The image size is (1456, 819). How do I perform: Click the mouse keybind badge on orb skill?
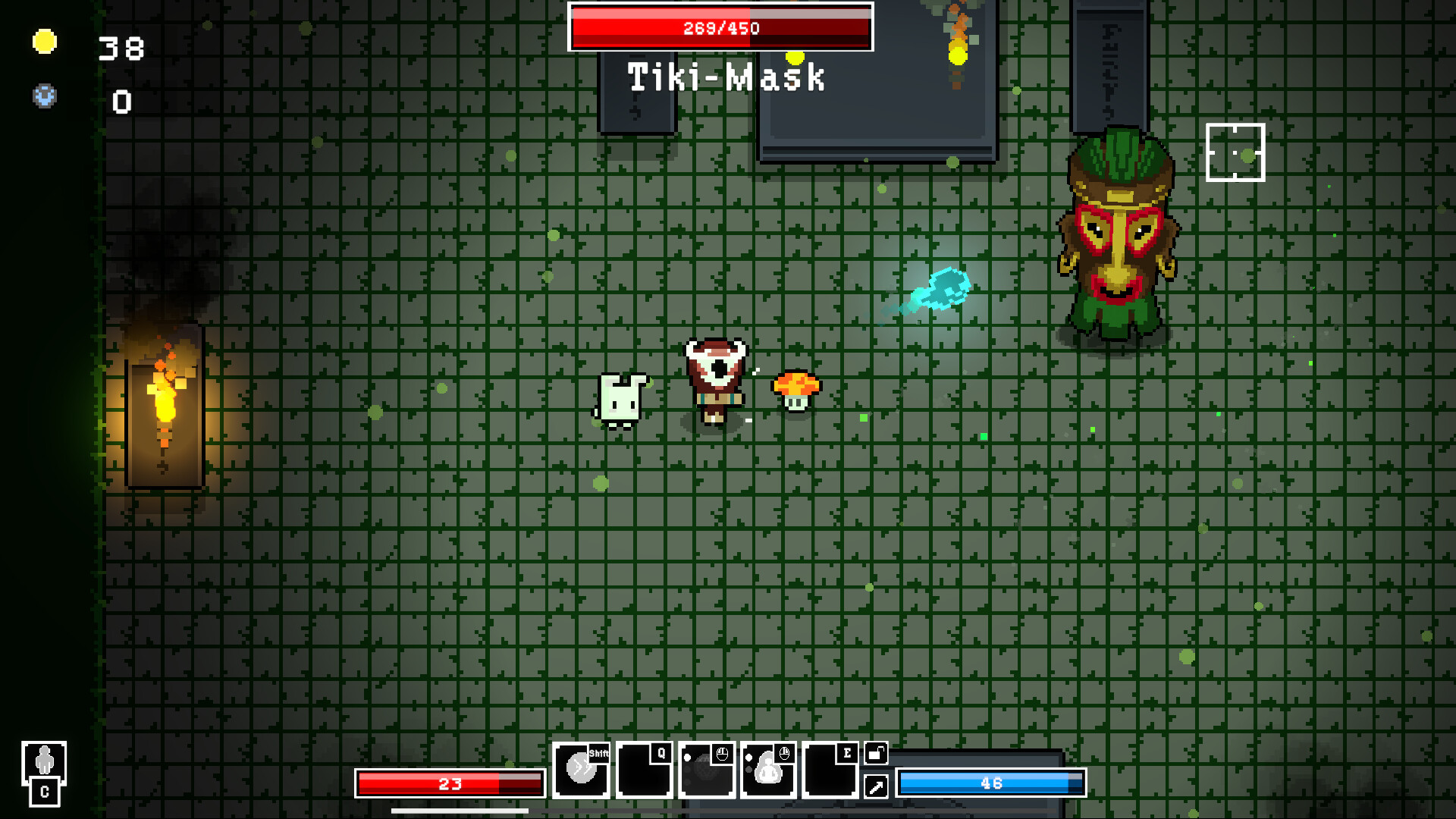tap(721, 753)
